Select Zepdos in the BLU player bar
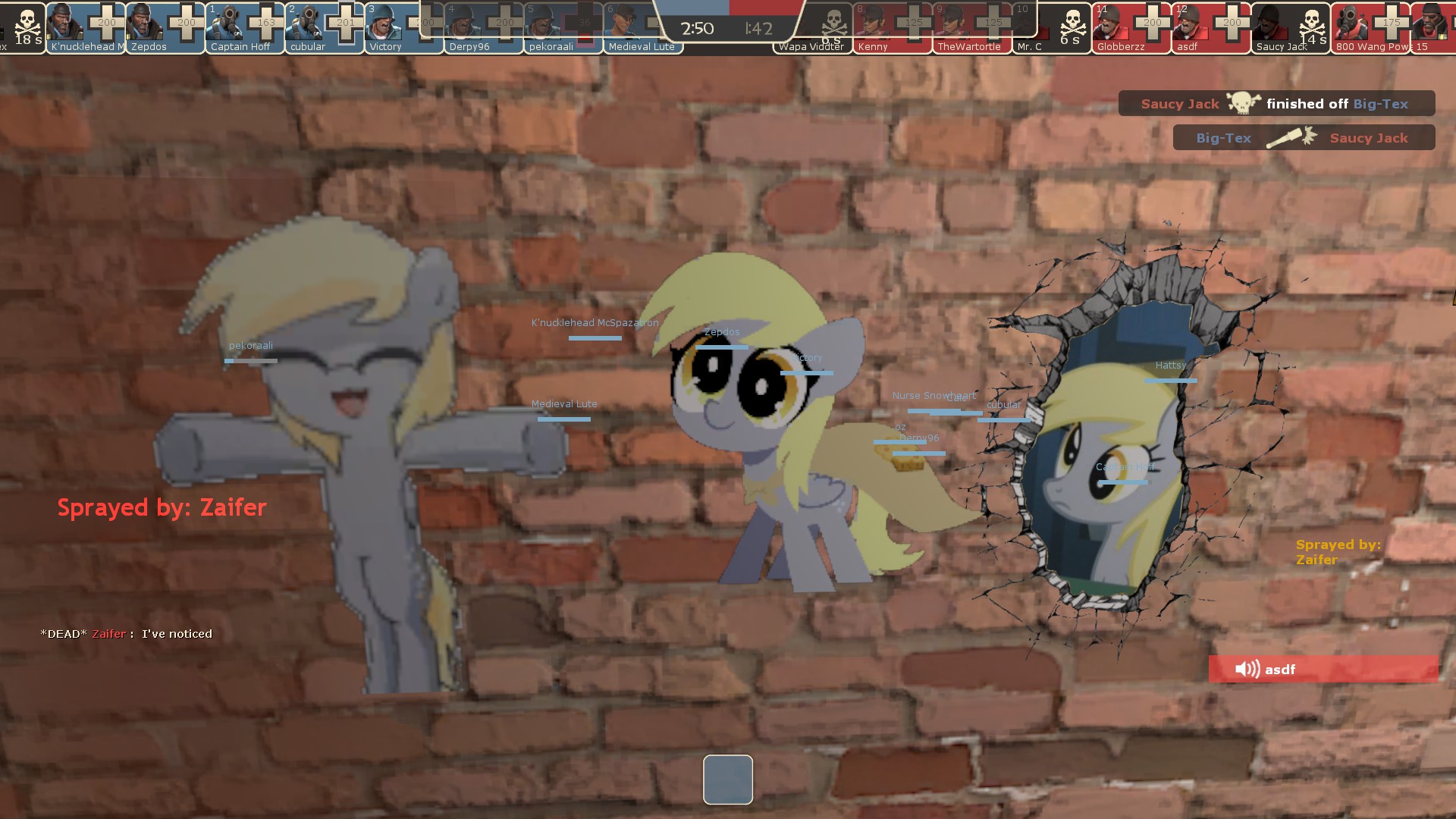Image resolution: width=1456 pixels, height=819 pixels. 165,27
